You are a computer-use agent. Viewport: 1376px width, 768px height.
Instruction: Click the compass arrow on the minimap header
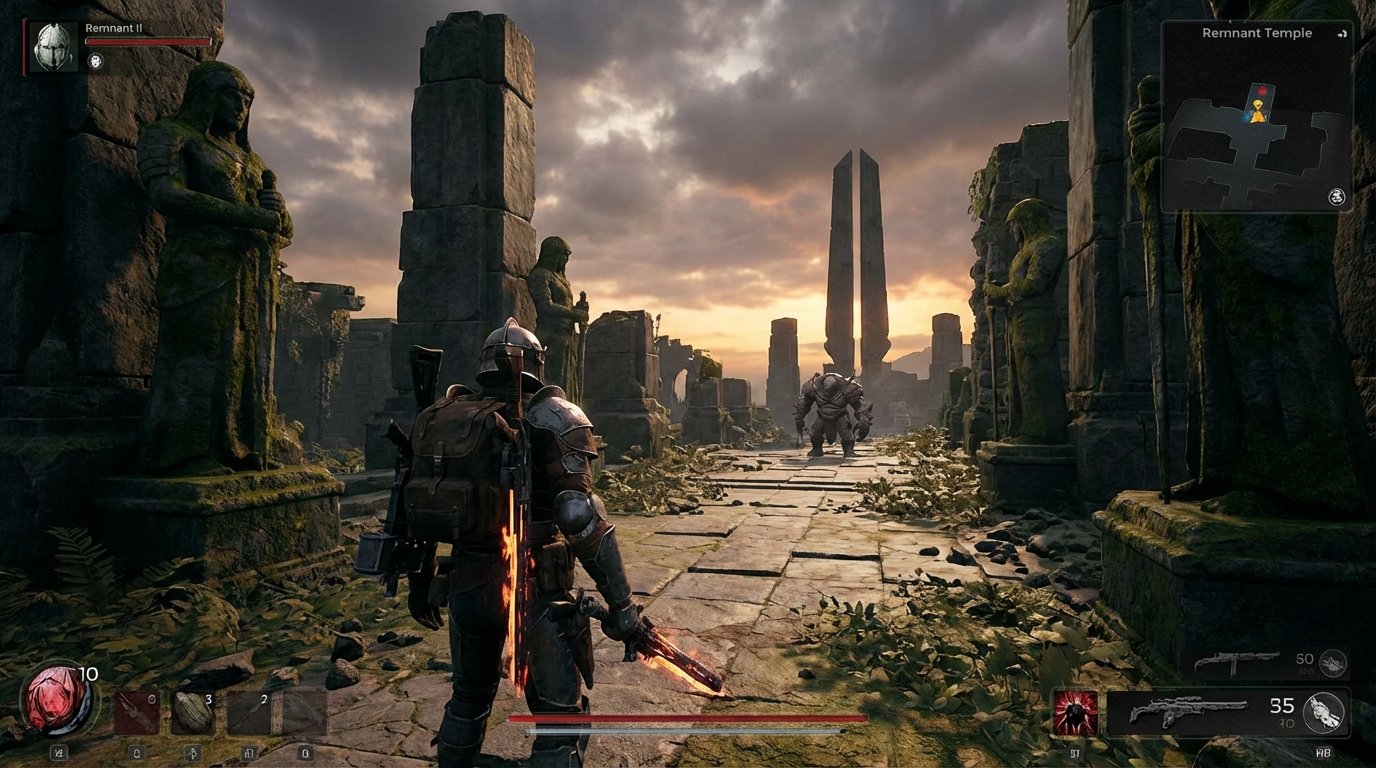[x=1342, y=35]
